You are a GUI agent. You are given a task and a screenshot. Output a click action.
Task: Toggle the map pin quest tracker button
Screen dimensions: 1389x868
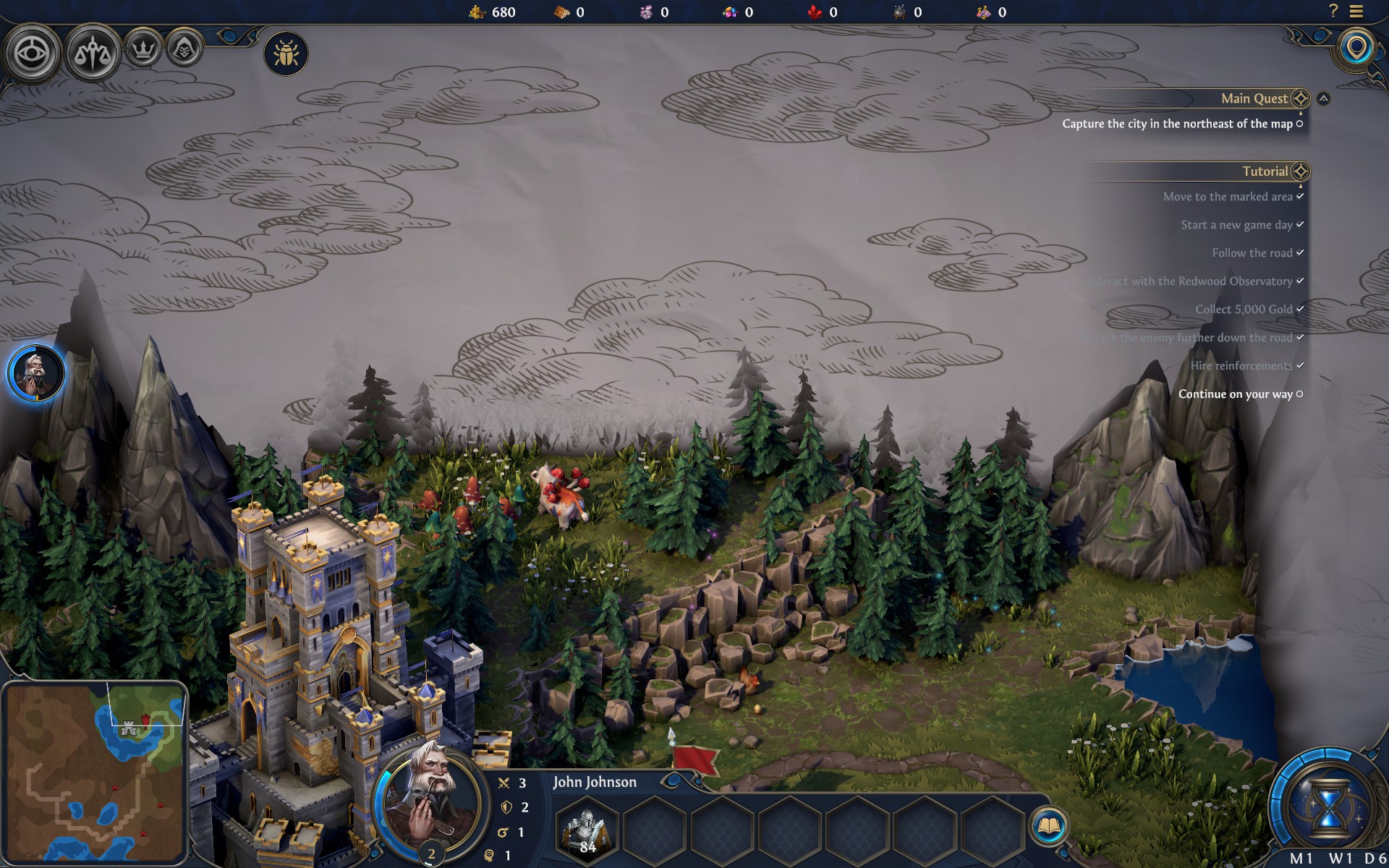click(x=1356, y=49)
